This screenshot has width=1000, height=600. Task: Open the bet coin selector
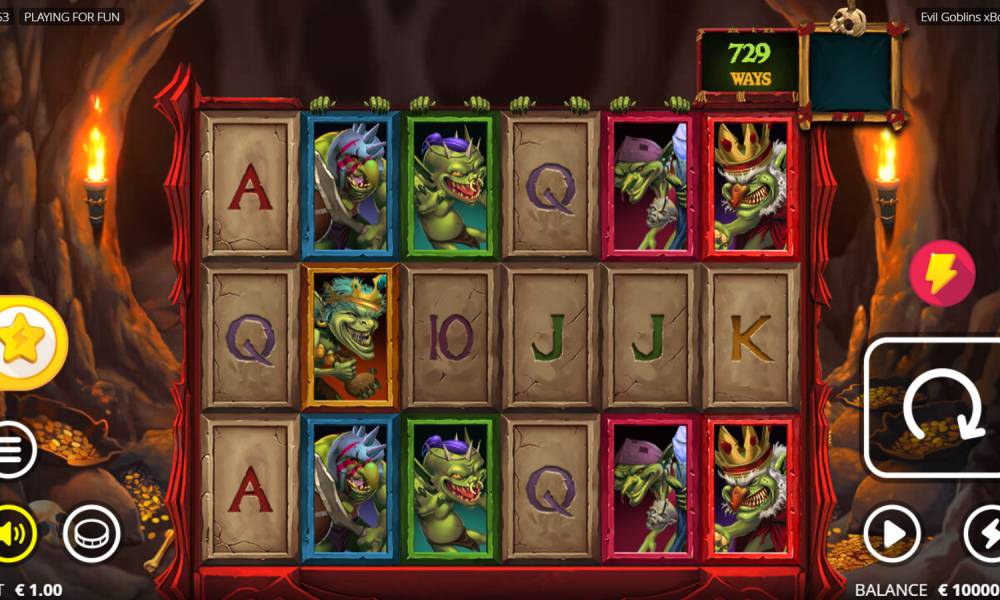pos(91,535)
